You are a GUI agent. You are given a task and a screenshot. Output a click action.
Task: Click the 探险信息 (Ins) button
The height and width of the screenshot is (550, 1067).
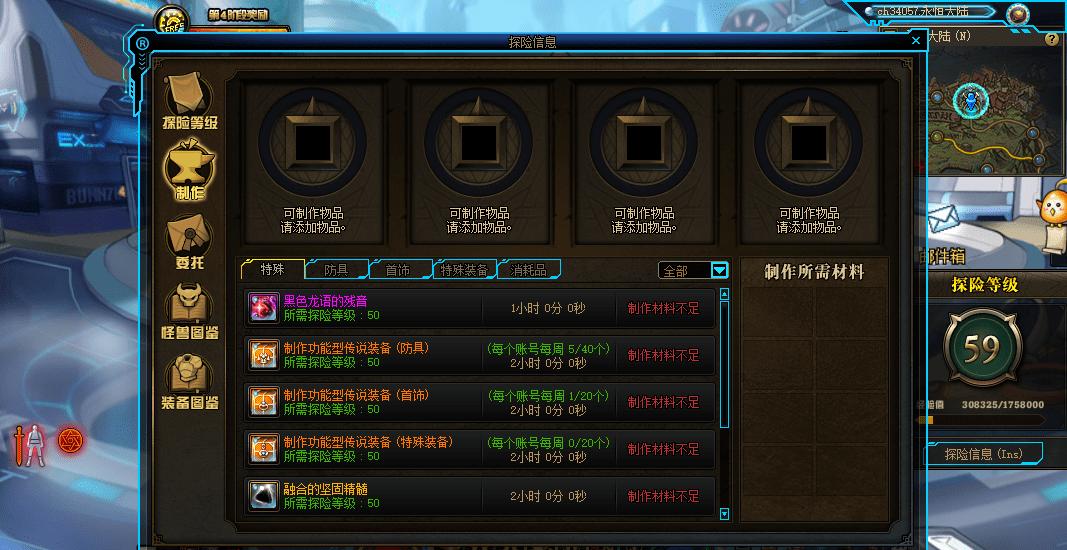983,454
